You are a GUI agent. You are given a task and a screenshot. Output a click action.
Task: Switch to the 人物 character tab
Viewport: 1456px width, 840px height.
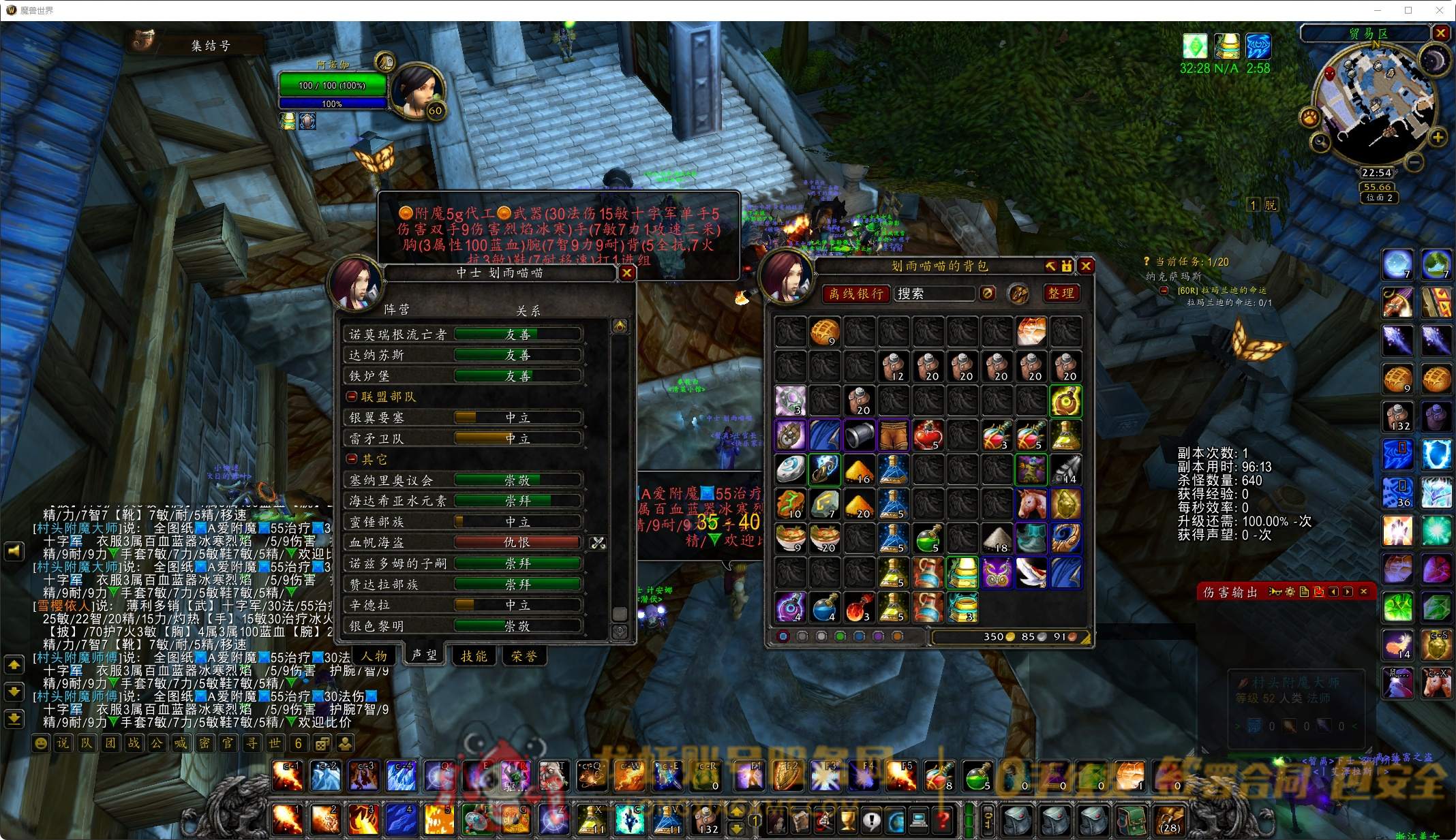point(374,656)
